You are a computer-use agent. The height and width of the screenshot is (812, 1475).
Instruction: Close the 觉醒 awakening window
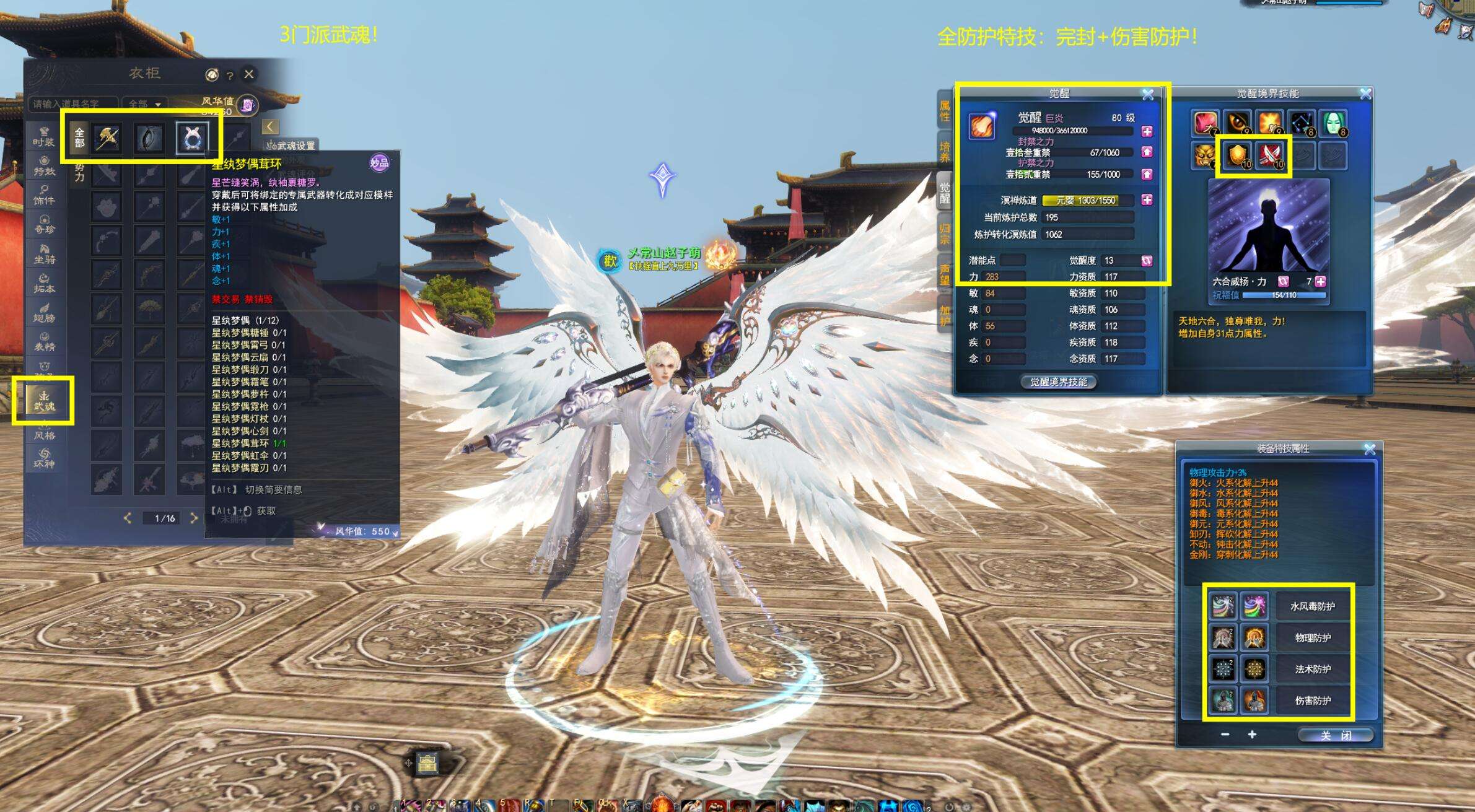pos(1148,94)
